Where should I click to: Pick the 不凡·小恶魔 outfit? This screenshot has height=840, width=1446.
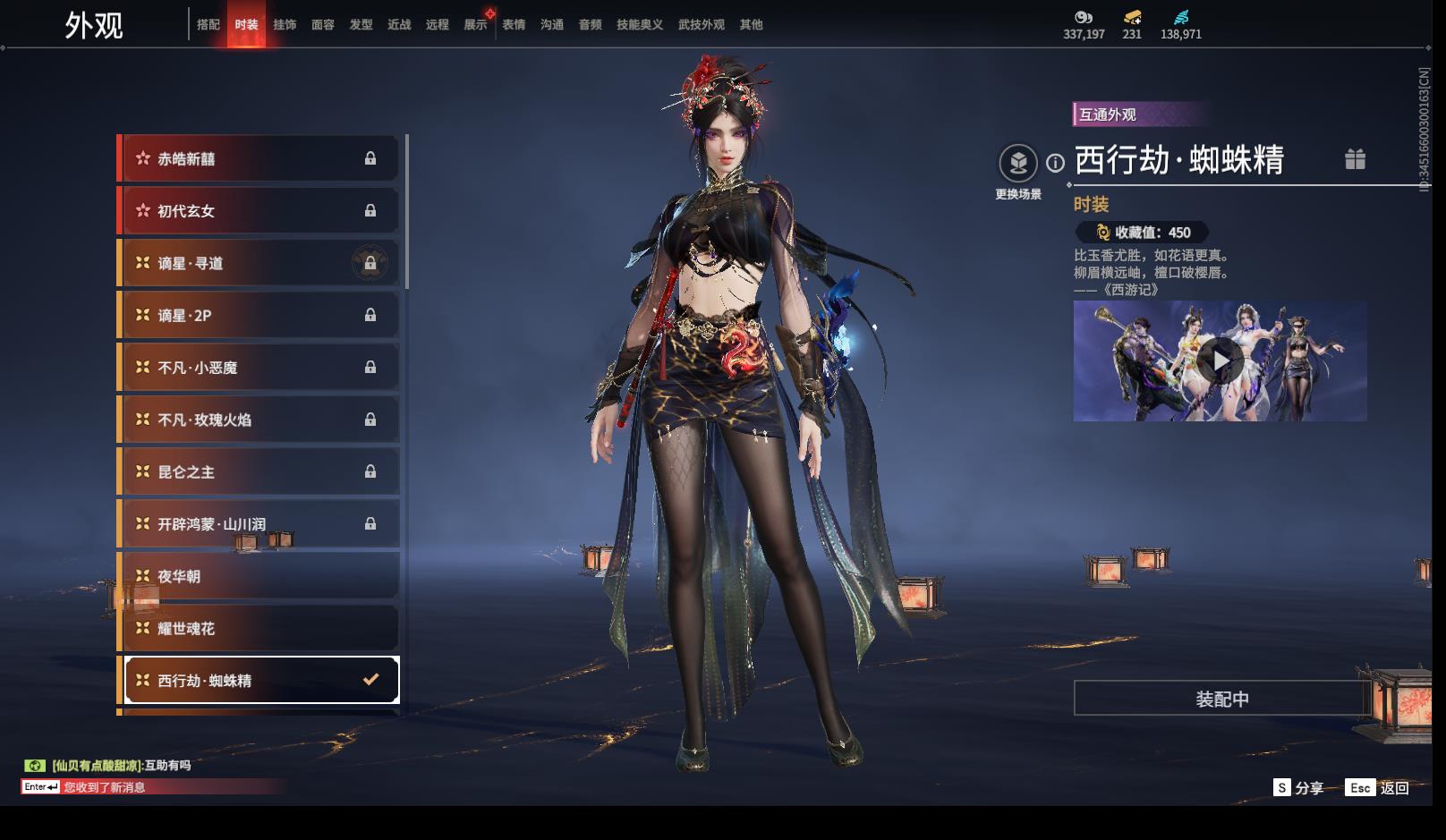click(x=259, y=368)
